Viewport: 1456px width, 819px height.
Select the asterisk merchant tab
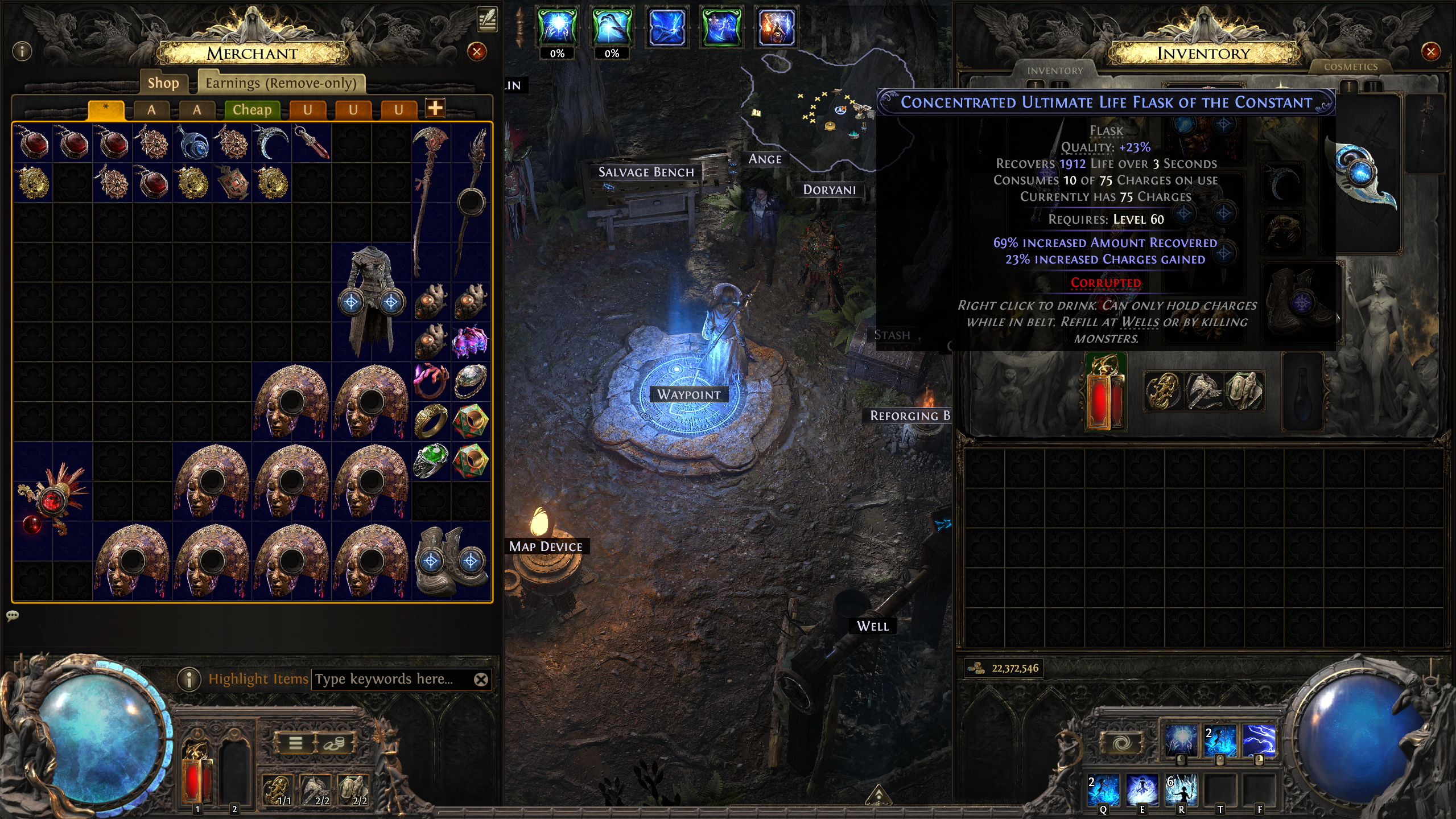pos(106,109)
